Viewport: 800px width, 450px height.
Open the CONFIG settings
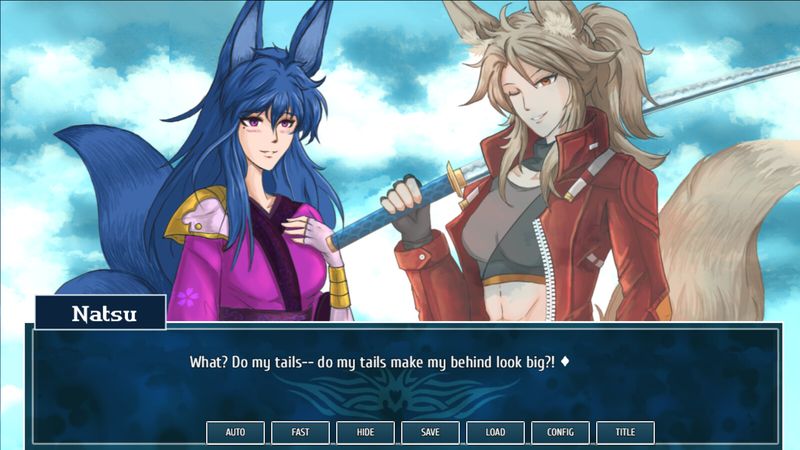pos(560,433)
